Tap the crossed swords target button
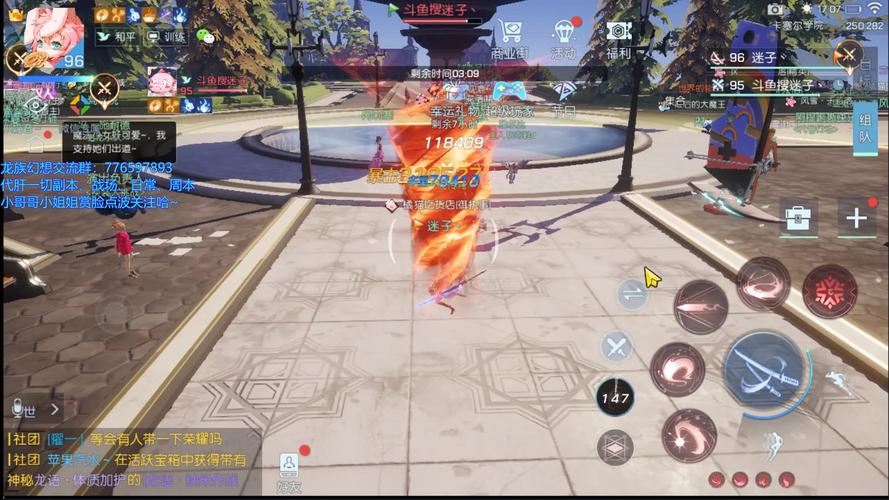Screen dimensions: 889x500 [x=616, y=346]
